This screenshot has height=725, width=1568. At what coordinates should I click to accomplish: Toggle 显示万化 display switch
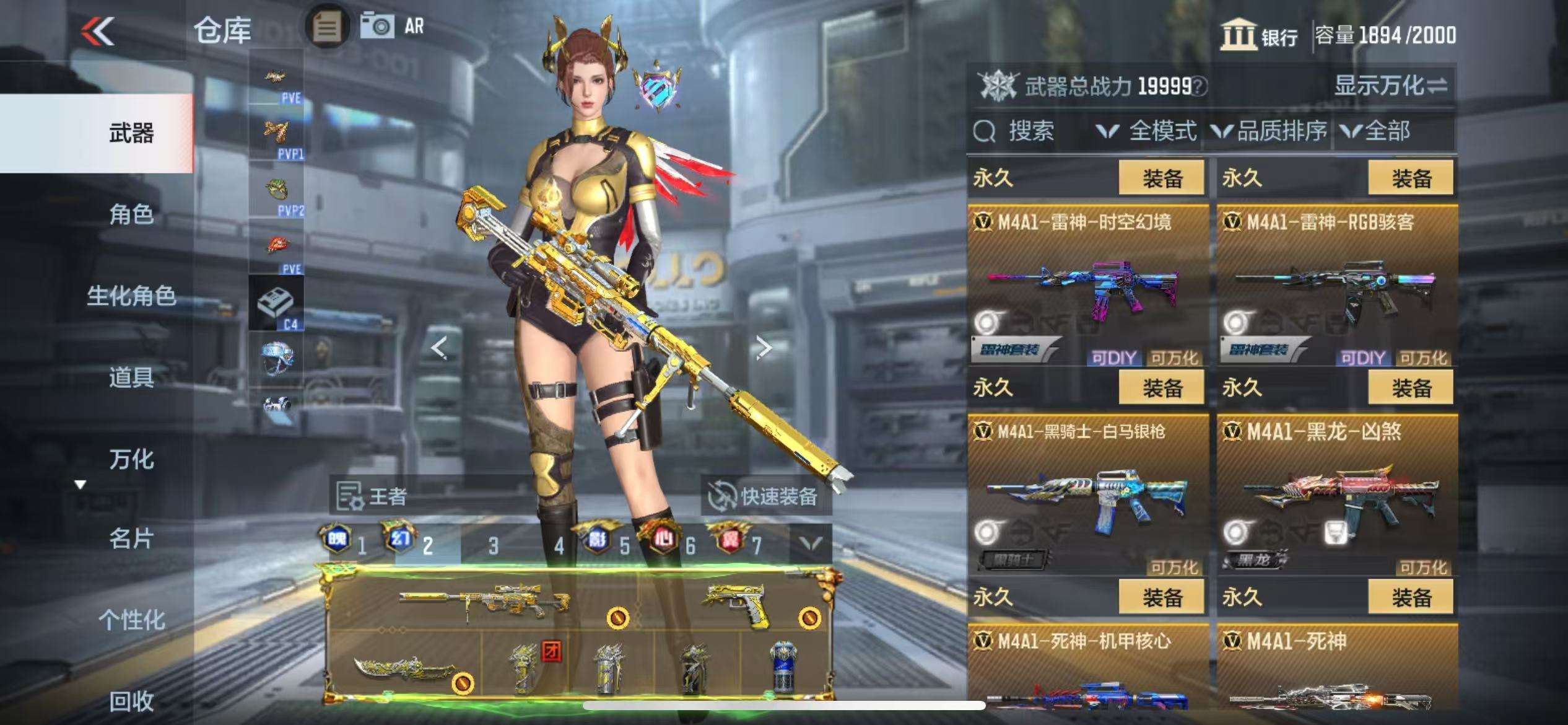pos(1390,86)
